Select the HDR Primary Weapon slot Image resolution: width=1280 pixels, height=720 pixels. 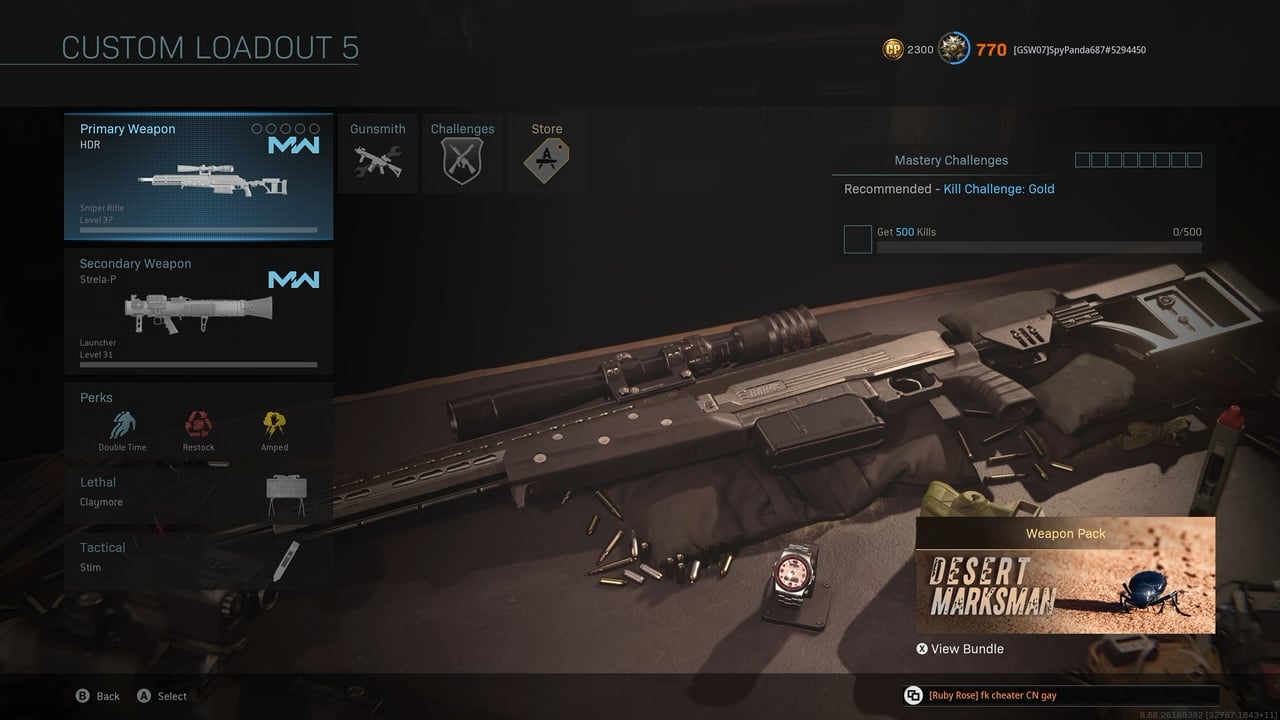pos(198,177)
